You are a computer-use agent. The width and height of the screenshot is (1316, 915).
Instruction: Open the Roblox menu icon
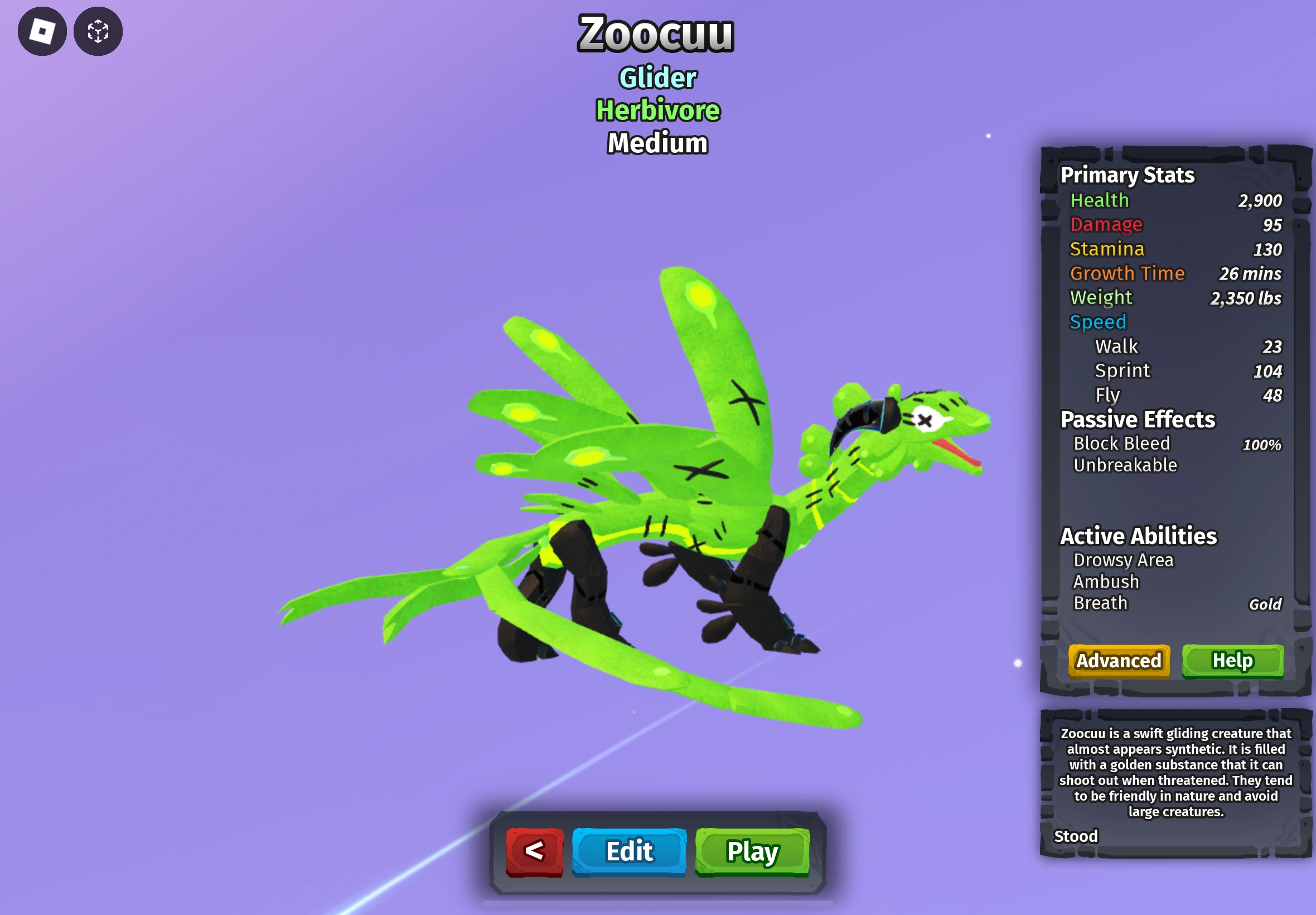tap(42, 32)
